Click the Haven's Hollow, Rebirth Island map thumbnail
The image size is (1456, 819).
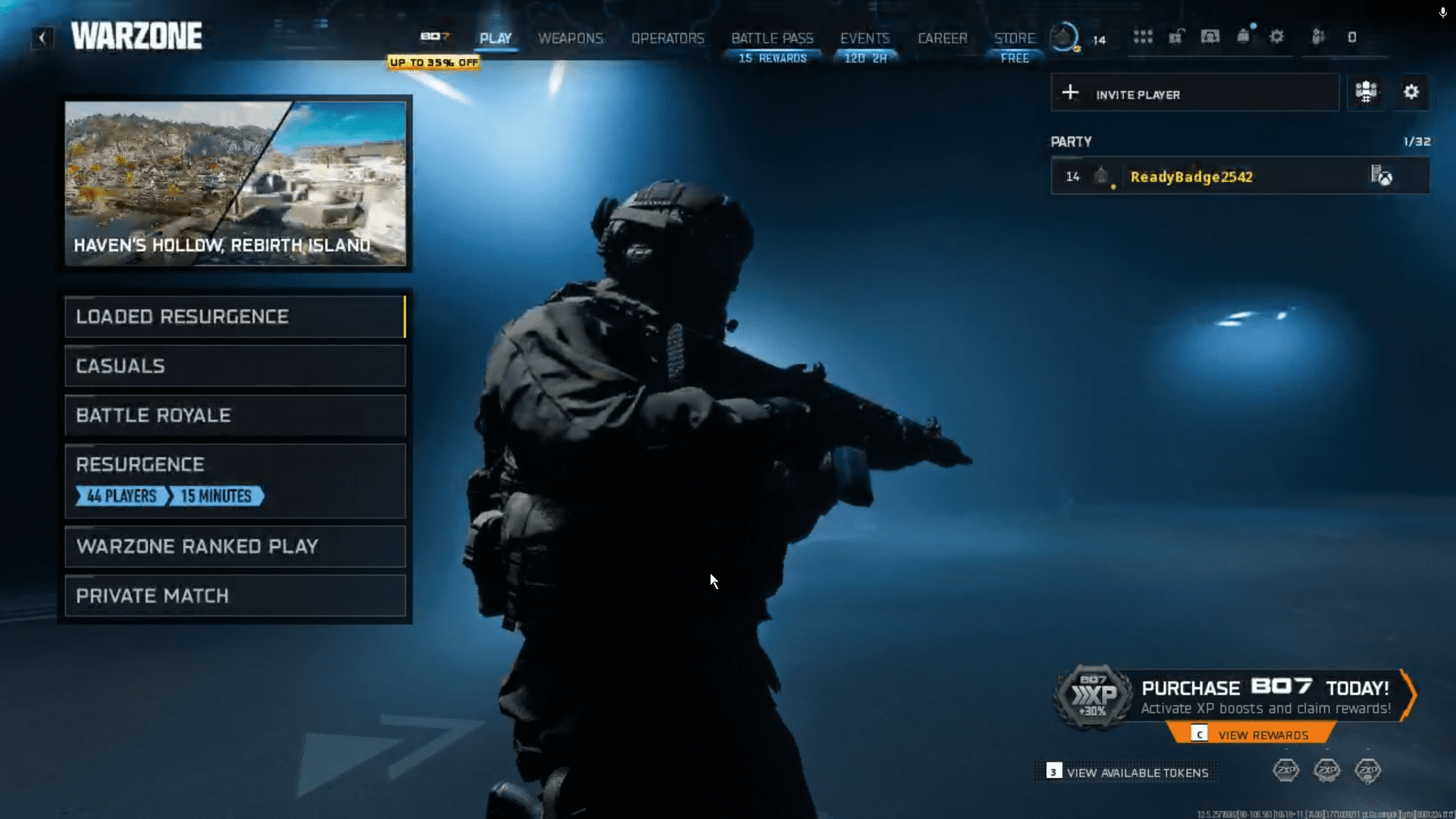[x=235, y=182]
